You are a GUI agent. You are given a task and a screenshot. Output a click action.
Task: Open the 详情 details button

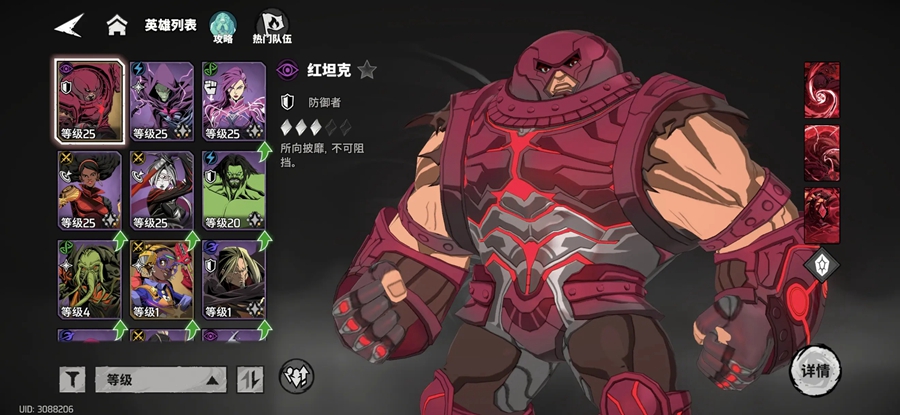[x=815, y=368]
